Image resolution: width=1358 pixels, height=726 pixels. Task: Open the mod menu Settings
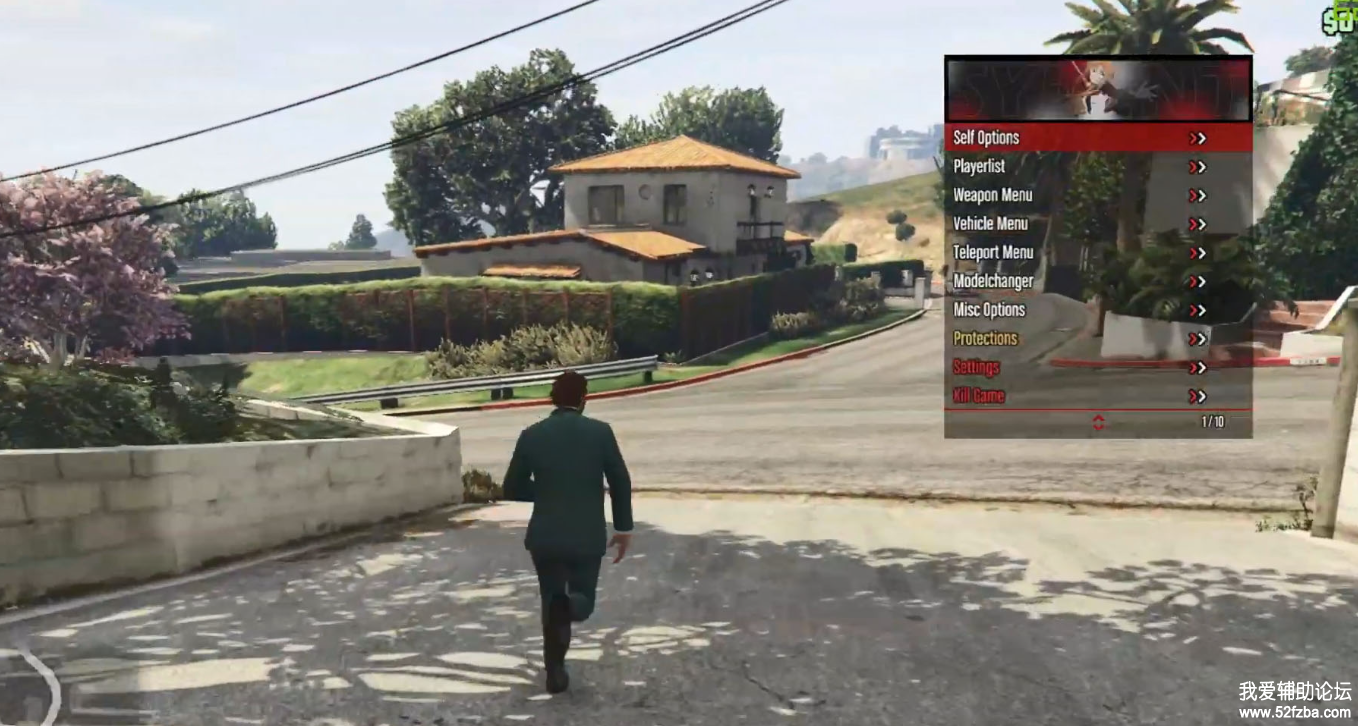1097,368
